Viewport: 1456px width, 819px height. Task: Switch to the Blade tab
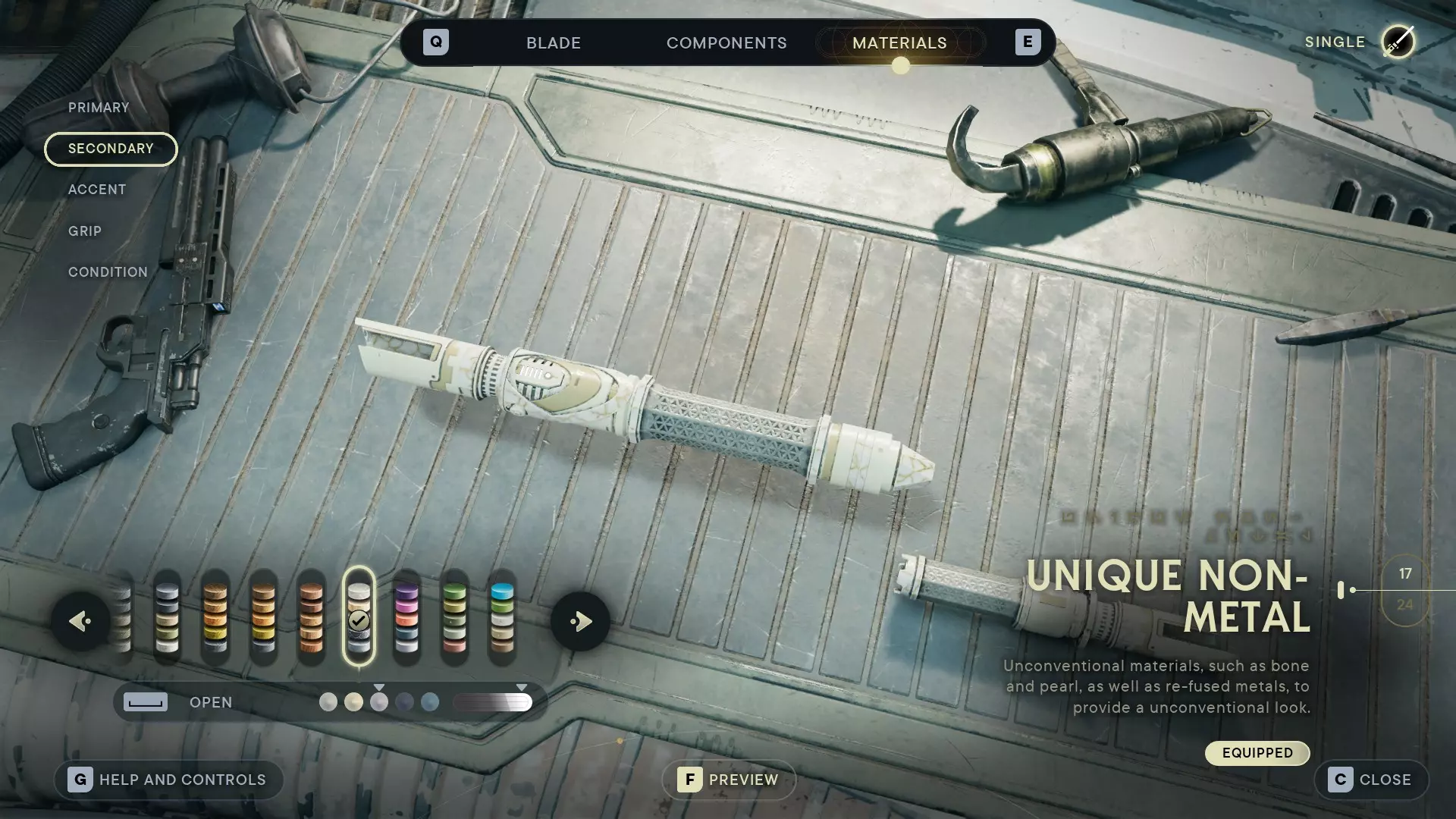[x=554, y=43]
